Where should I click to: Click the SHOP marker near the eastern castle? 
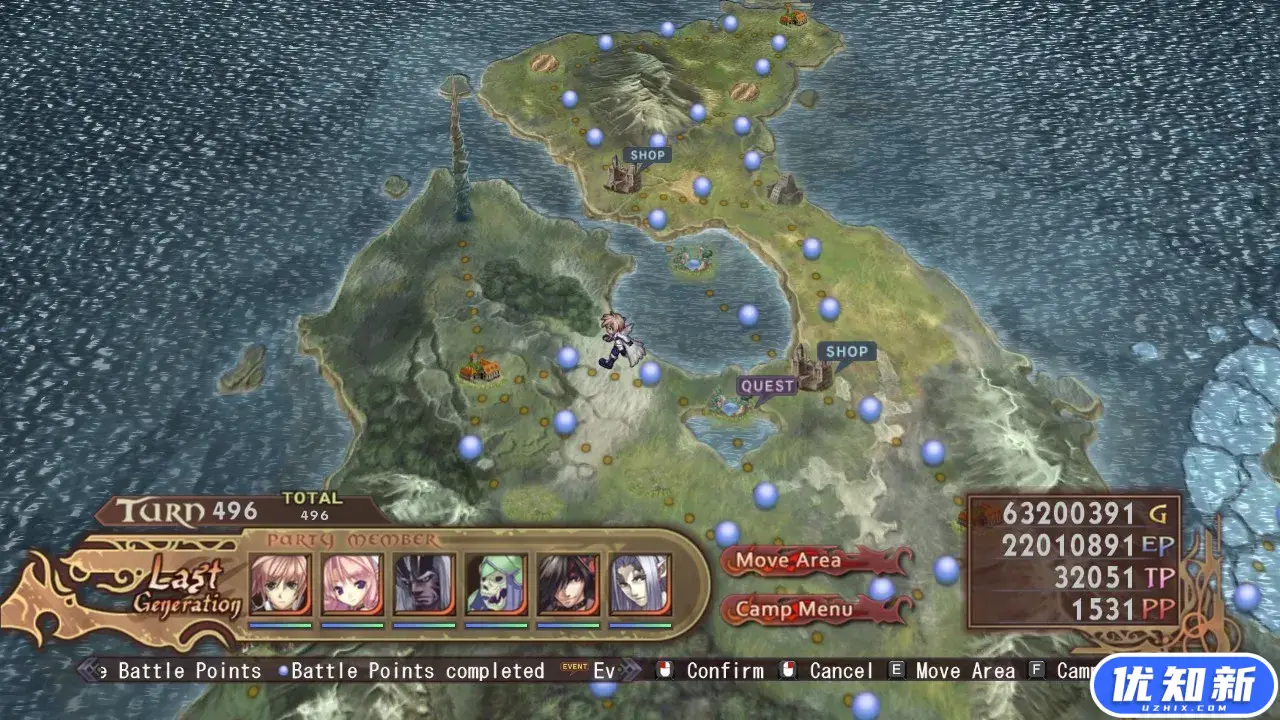[x=847, y=352]
